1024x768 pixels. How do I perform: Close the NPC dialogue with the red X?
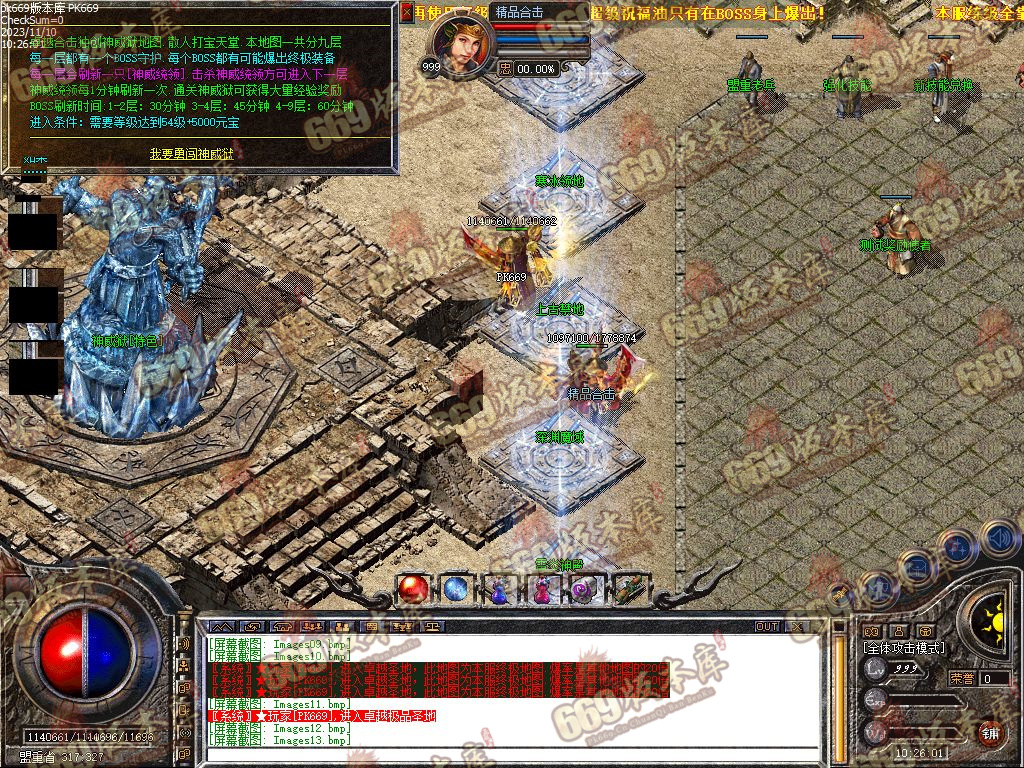[406, 12]
